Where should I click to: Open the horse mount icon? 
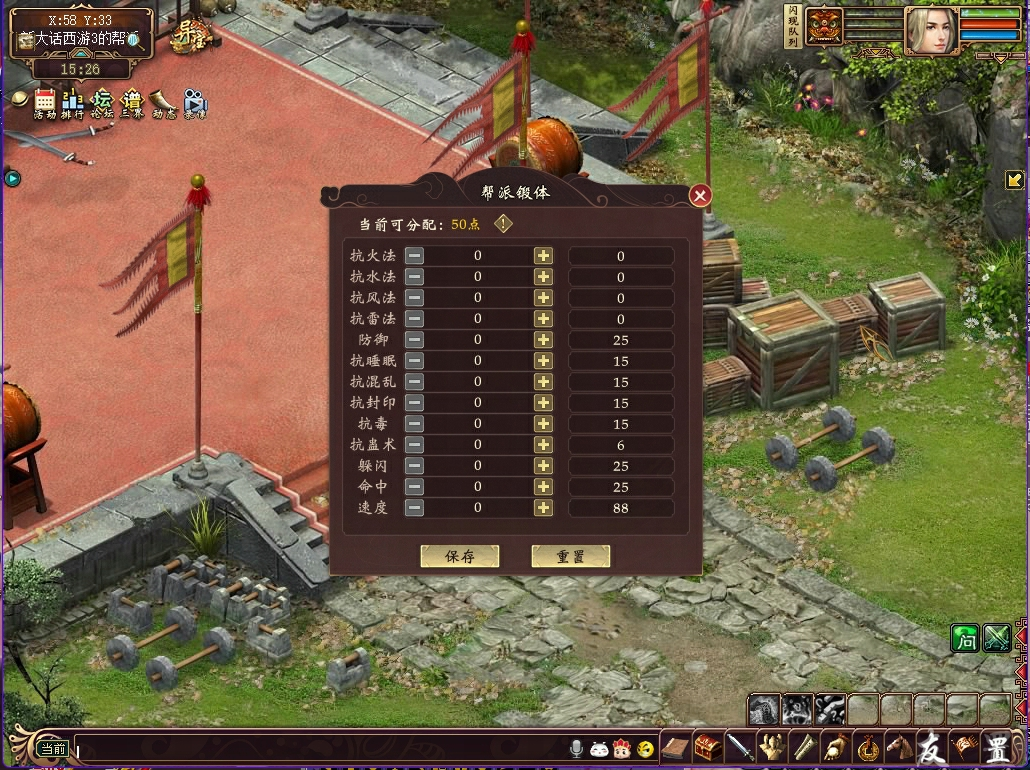point(899,748)
